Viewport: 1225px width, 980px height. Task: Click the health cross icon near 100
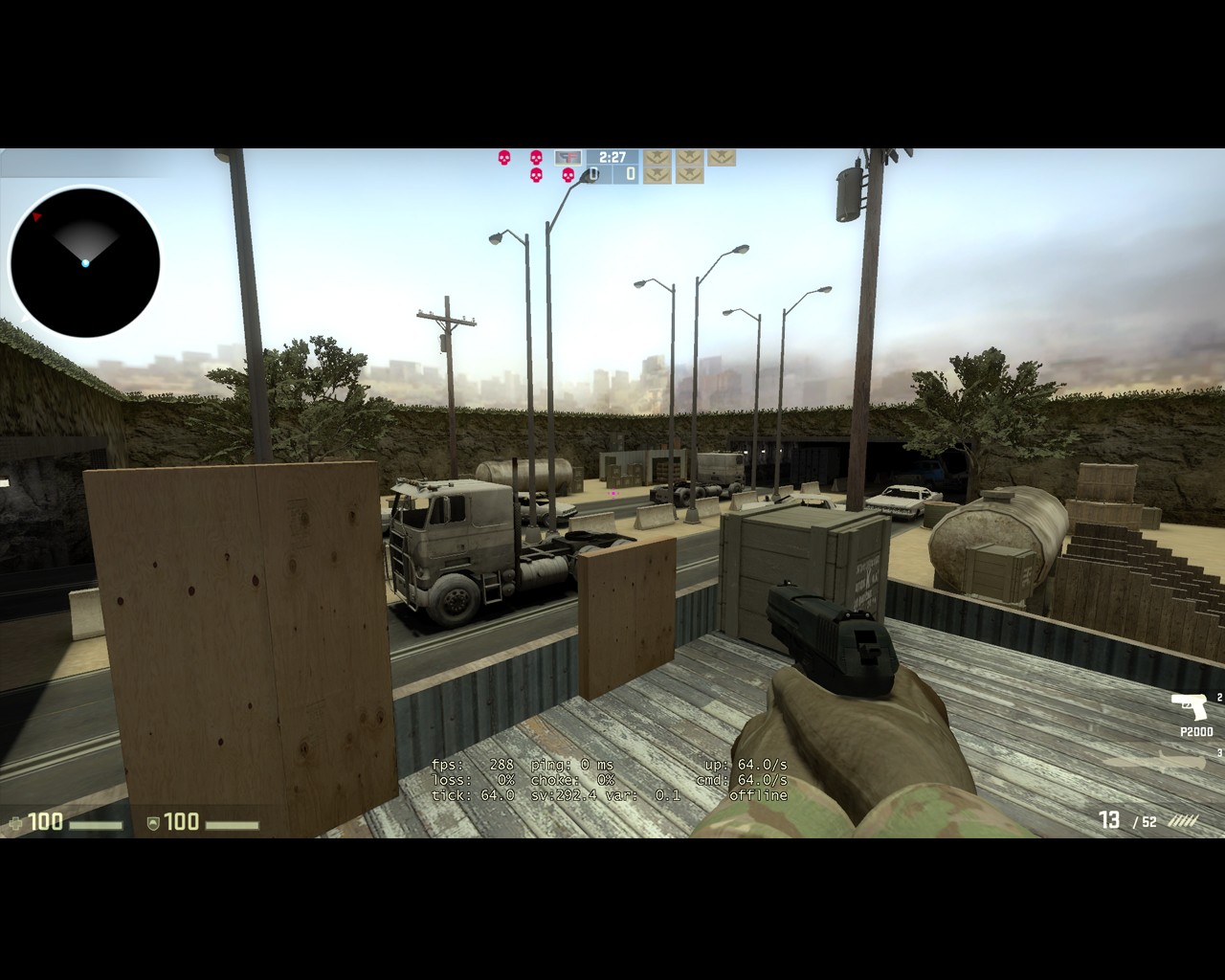tap(15, 822)
